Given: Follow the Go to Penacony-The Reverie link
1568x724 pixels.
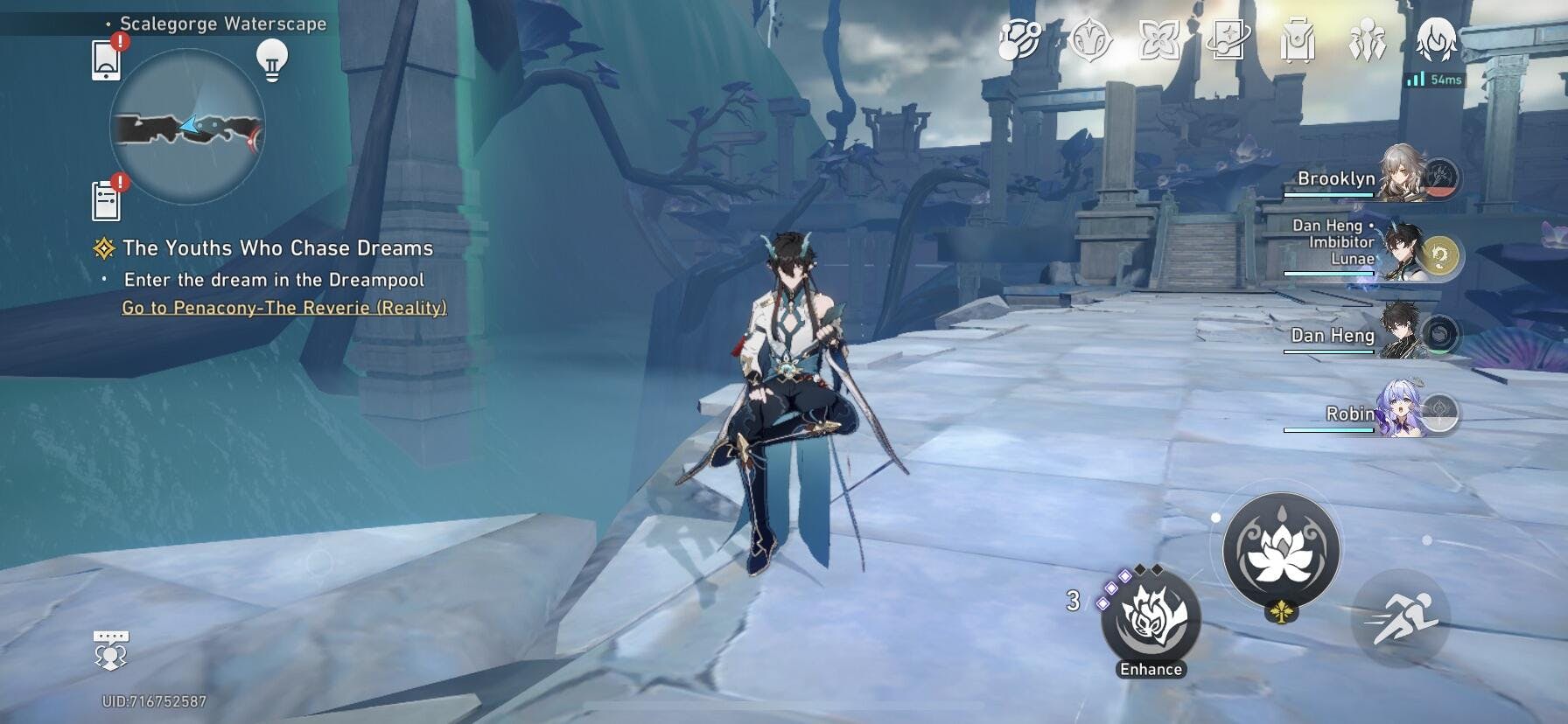Looking at the screenshot, I should pos(283,308).
